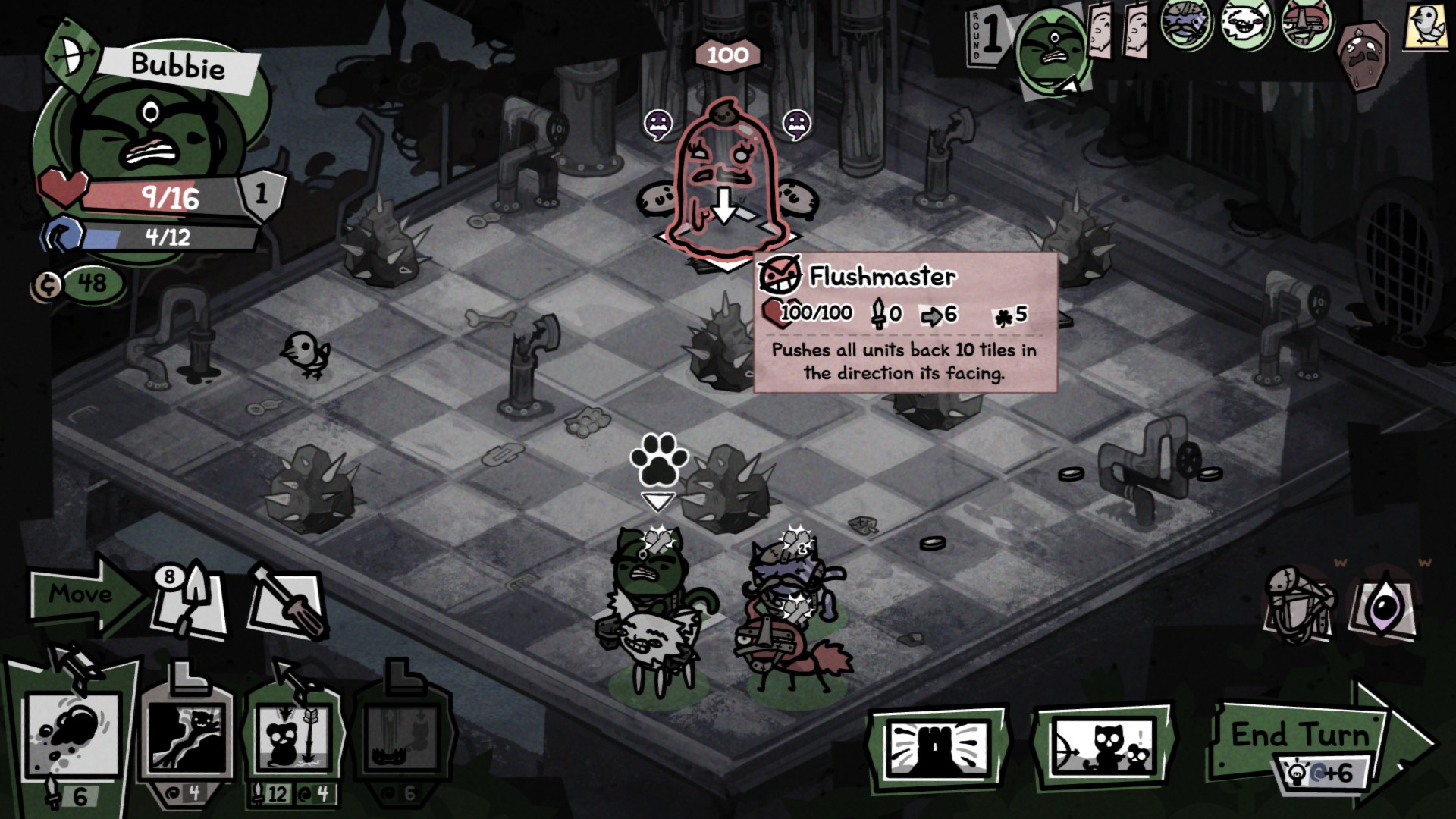1456x819 pixels.
Task: Click the green Move arrow button
Action: click(x=82, y=594)
